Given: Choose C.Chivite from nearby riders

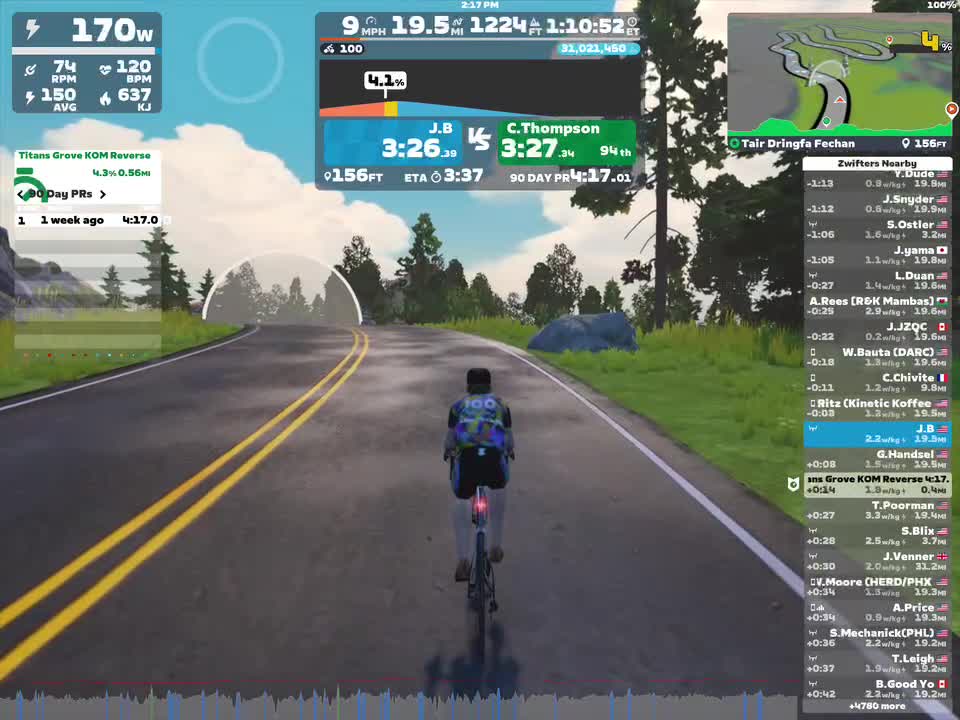Looking at the screenshot, I should (877, 382).
